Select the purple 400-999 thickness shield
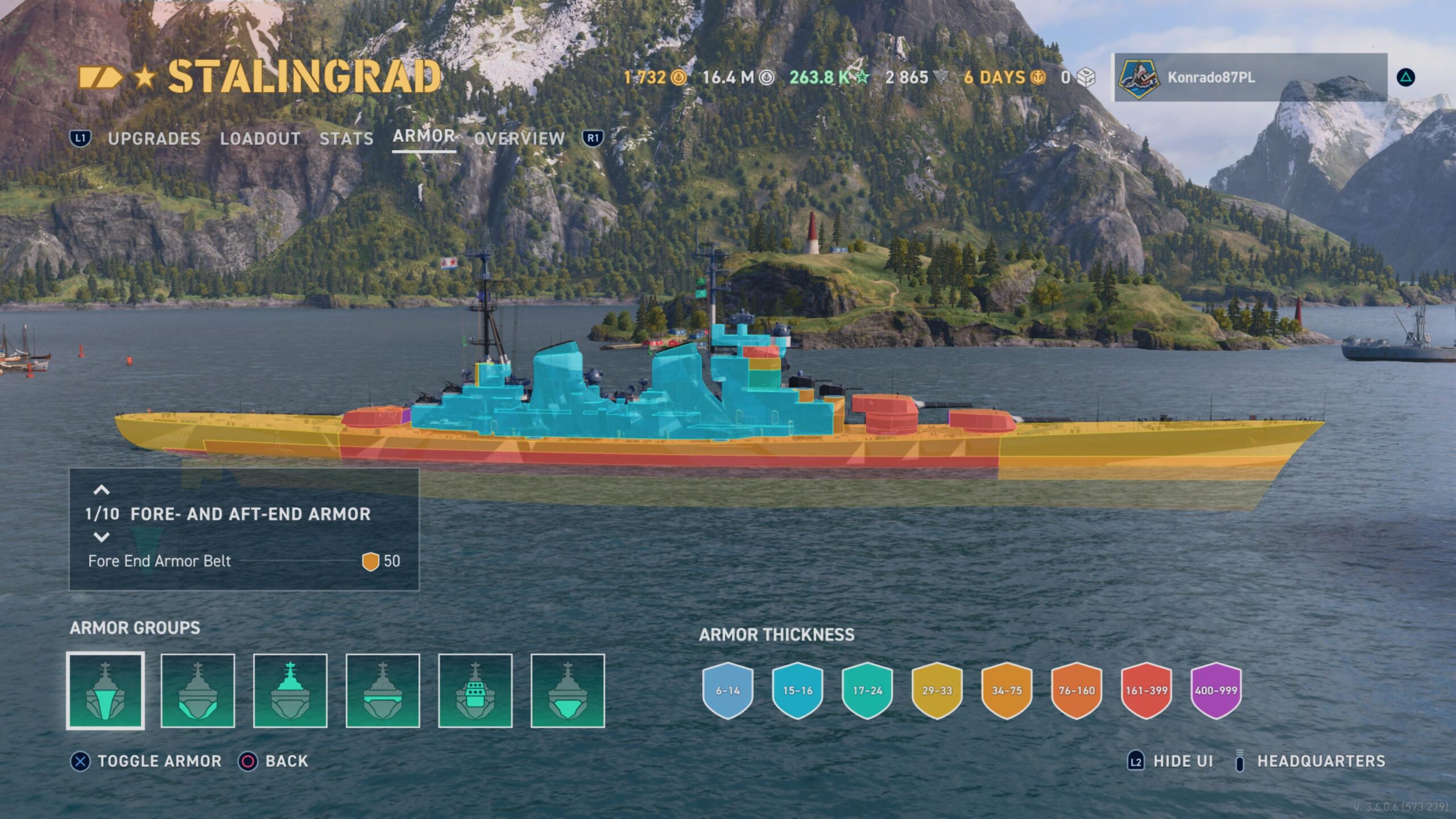1456x819 pixels. pyautogui.click(x=1216, y=690)
